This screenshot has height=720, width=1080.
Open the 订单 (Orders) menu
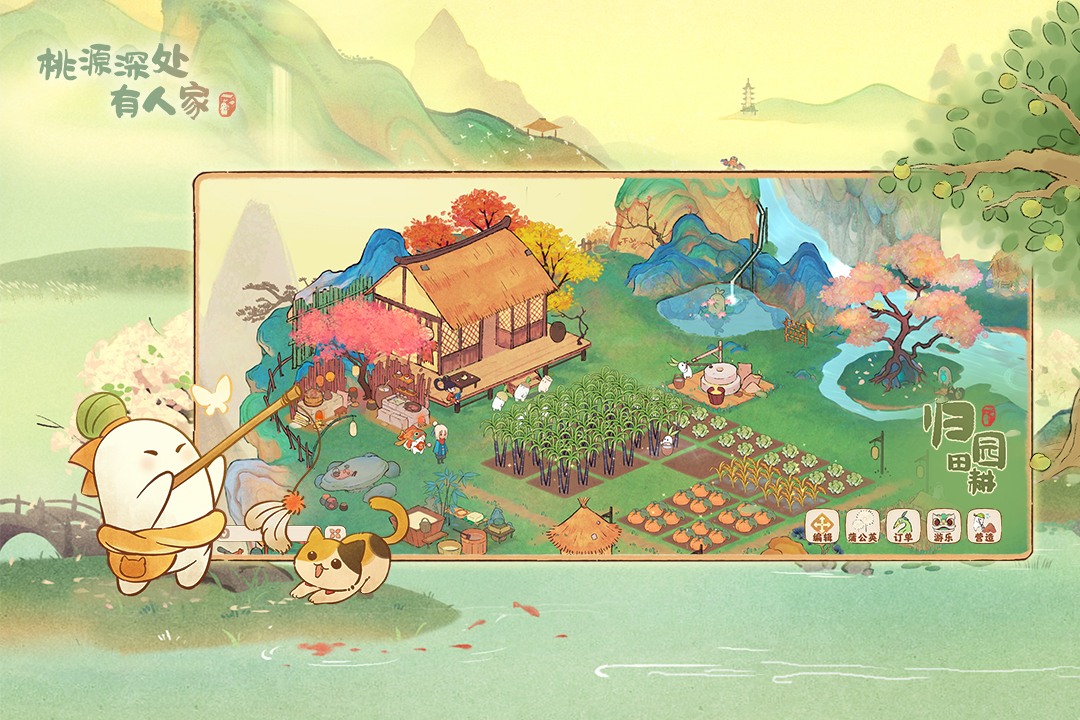pyautogui.click(x=903, y=525)
